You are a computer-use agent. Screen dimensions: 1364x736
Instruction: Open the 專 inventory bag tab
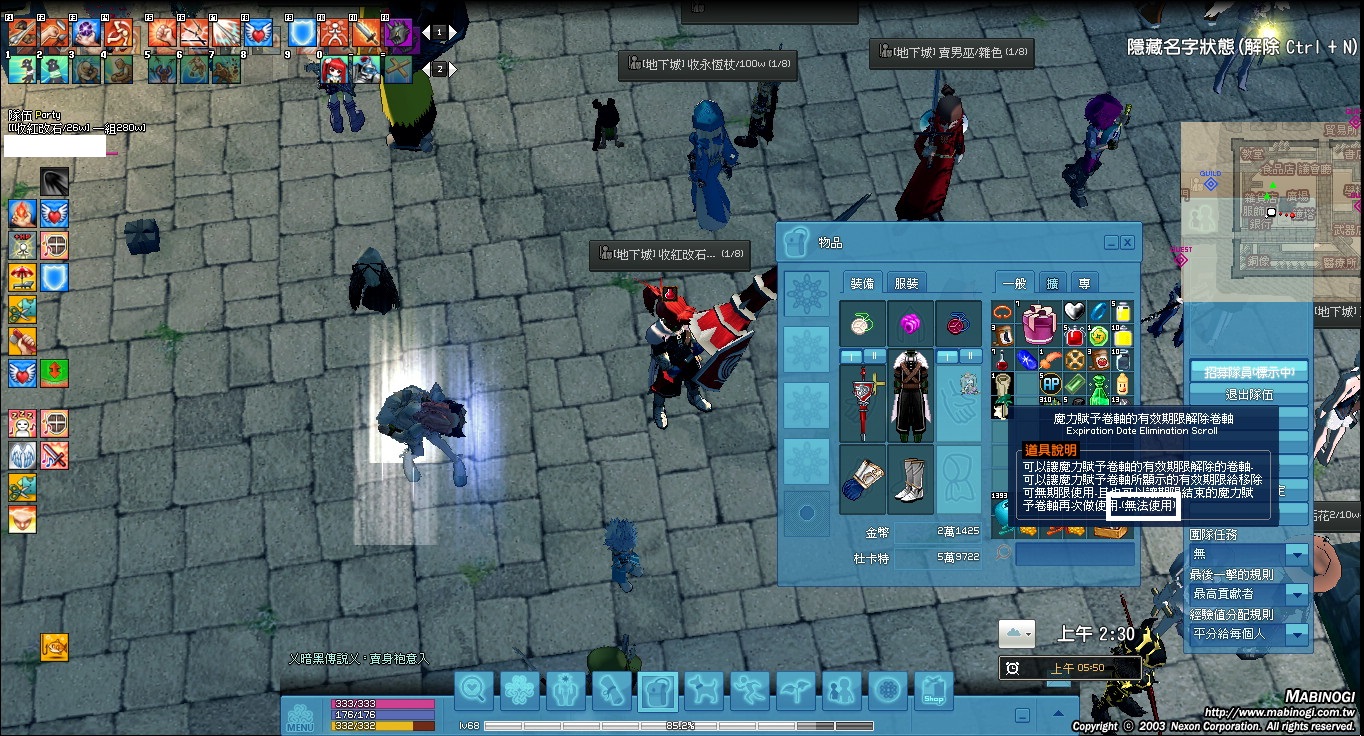[x=1083, y=283]
